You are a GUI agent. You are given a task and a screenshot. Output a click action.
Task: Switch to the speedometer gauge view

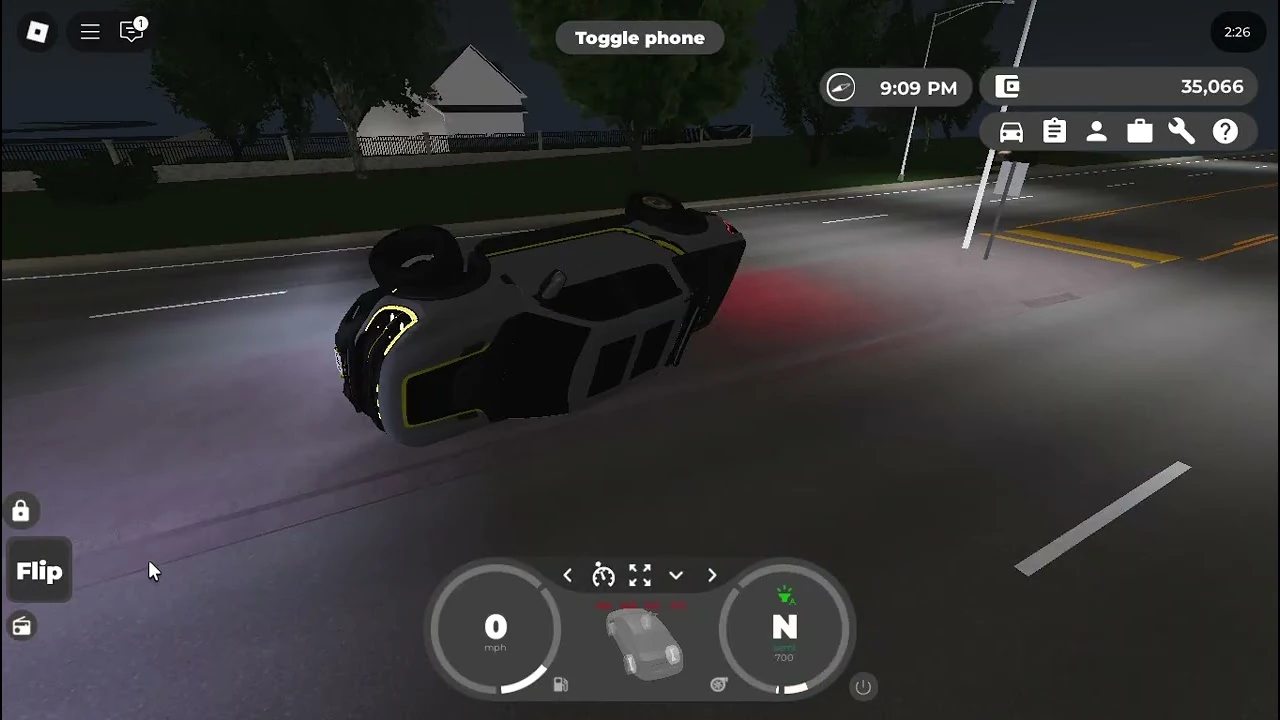(603, 575)
